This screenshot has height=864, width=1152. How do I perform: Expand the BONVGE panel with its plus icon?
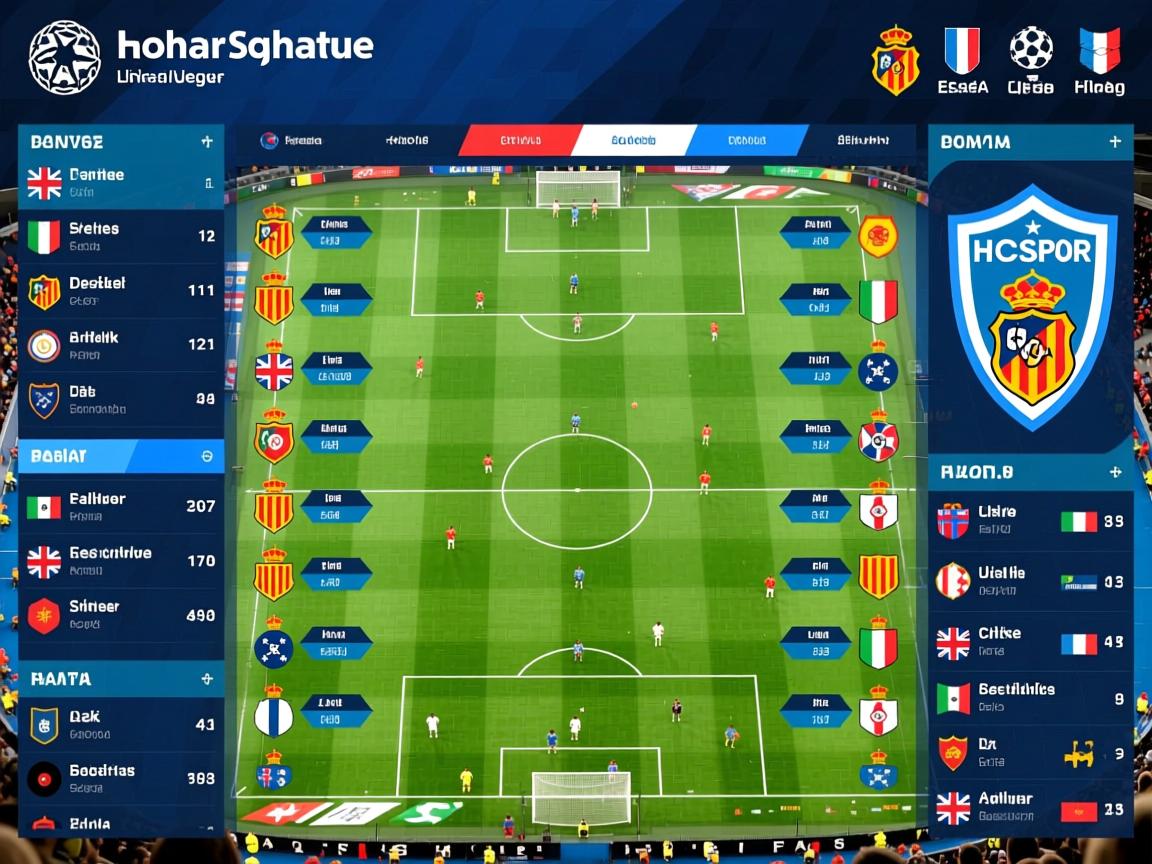point(207,142)
